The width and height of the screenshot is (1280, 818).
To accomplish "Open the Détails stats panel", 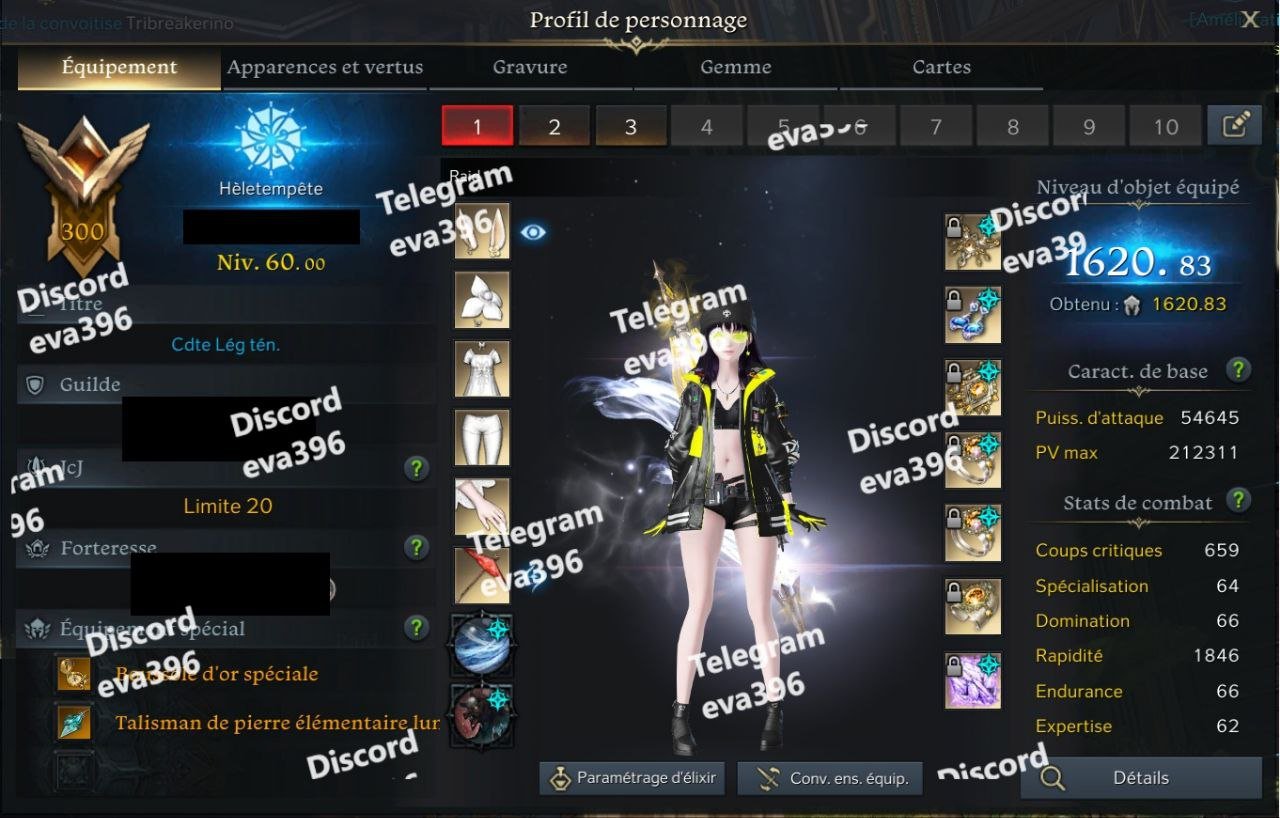I will tap(1141, 778).
